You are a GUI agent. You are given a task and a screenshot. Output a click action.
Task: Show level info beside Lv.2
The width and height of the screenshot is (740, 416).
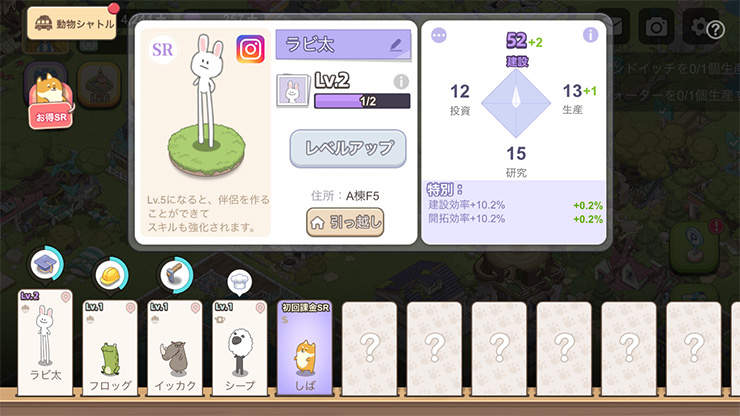point(401,81)
